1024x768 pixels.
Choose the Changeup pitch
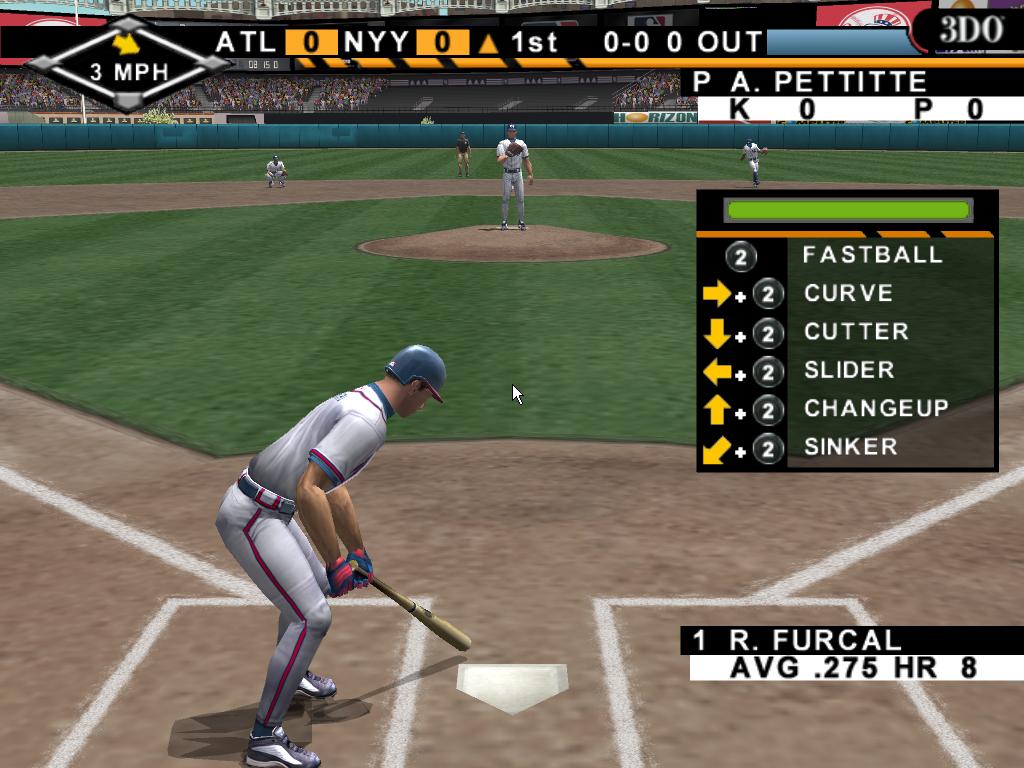(875, 409)
